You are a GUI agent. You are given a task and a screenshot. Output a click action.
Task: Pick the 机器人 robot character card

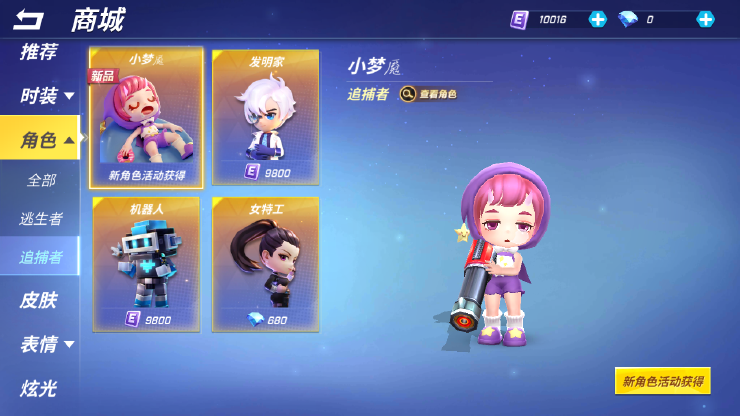(x=146, y=264)
